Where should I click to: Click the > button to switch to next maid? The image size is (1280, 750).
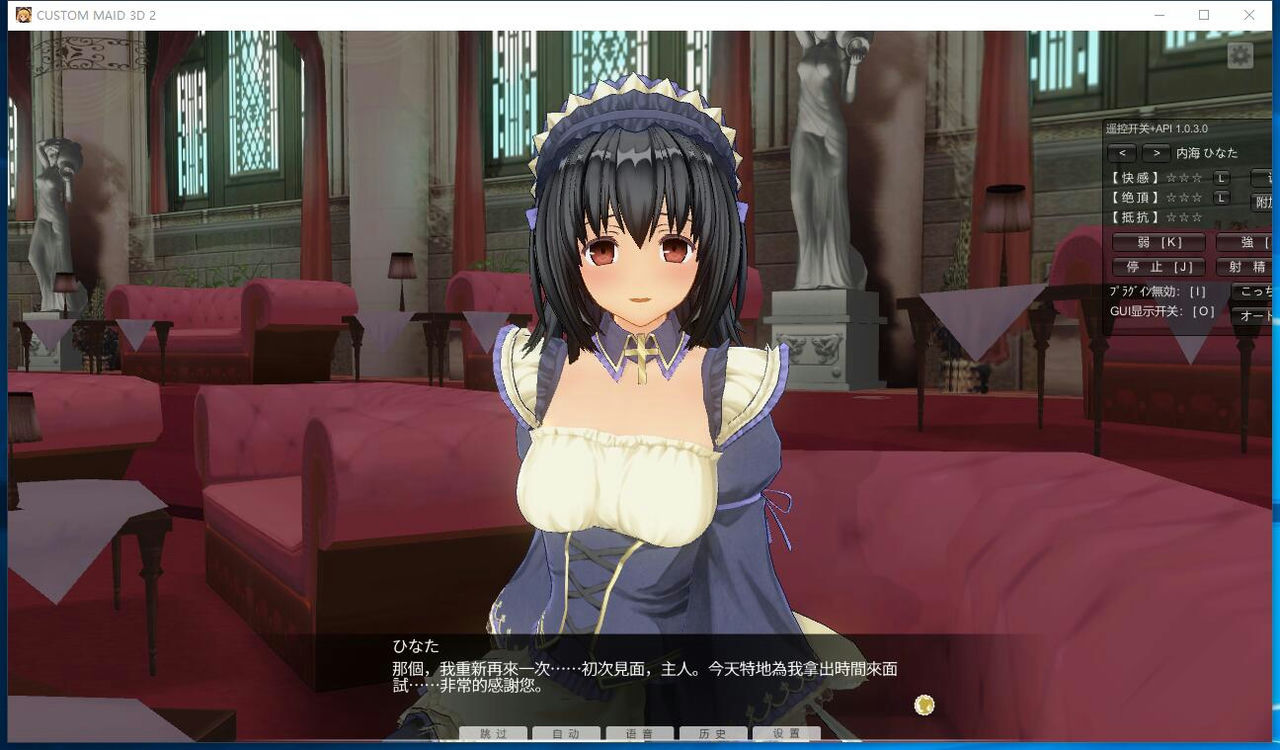(x=1156, y=152)
